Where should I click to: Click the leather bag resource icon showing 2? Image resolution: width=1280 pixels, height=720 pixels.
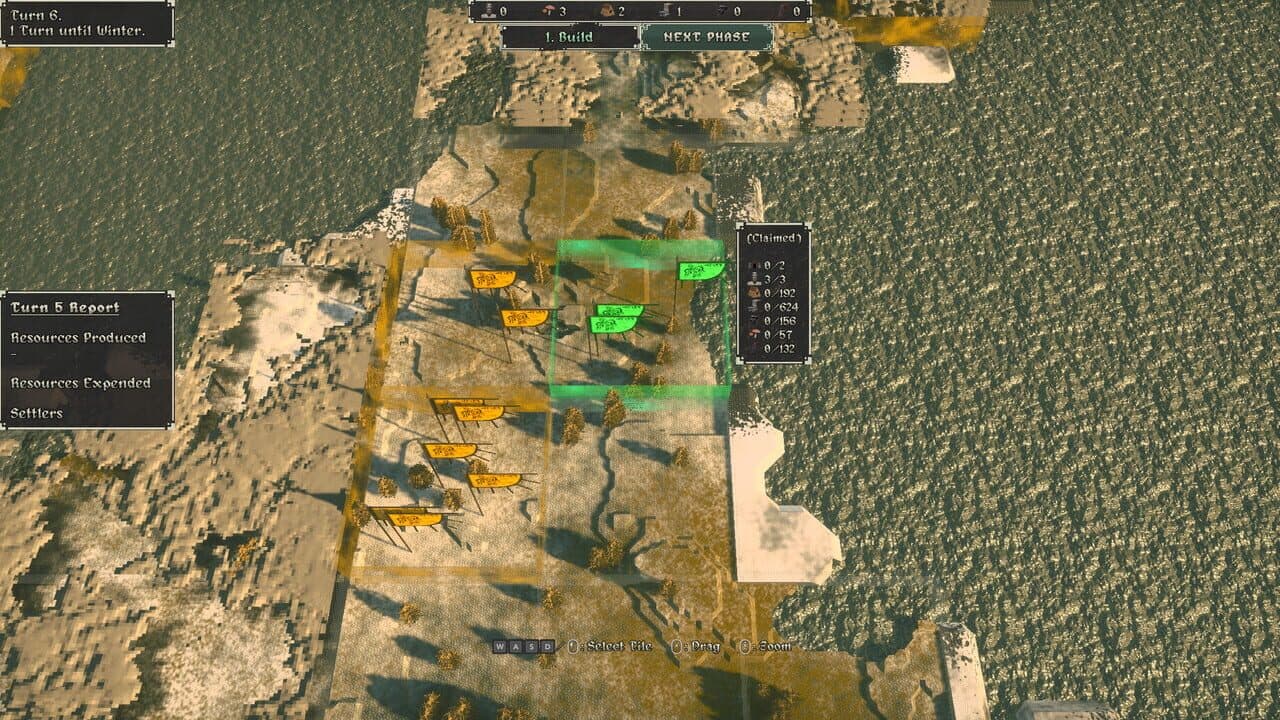tap(607, 11)
